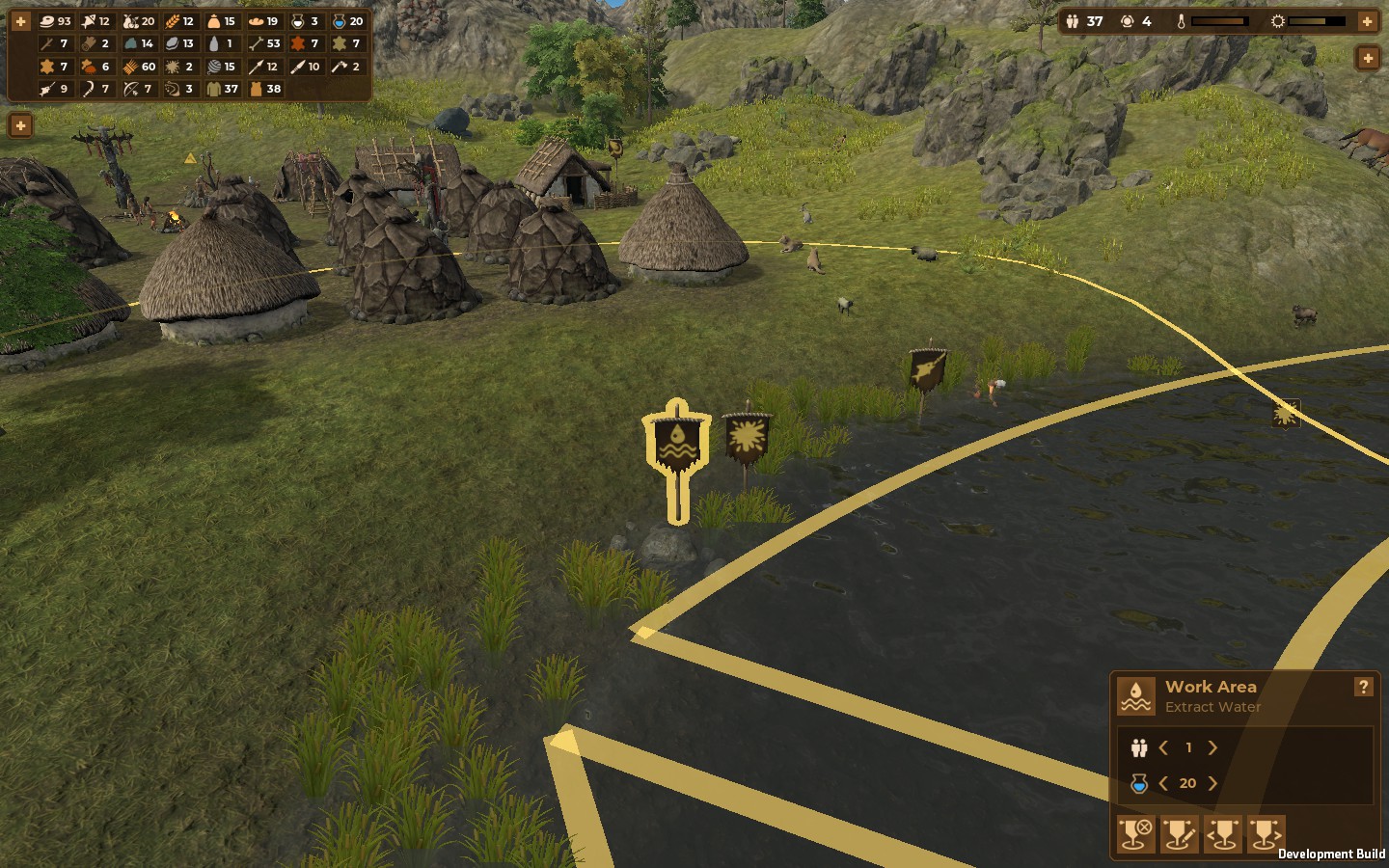The height and width of the screenshot is (868, 1389).
Task: Edit the work area with the pencil button
Action: (x=1179, y=833)
